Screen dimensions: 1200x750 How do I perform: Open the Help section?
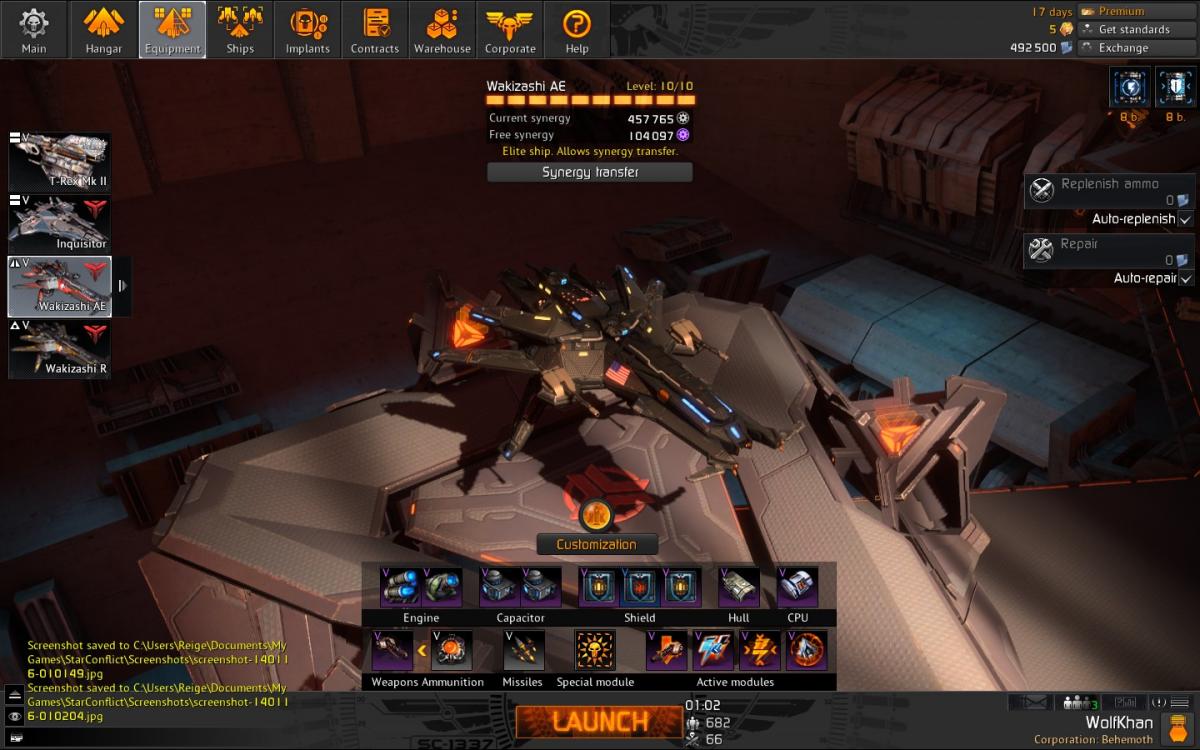[x=577, y=30]
